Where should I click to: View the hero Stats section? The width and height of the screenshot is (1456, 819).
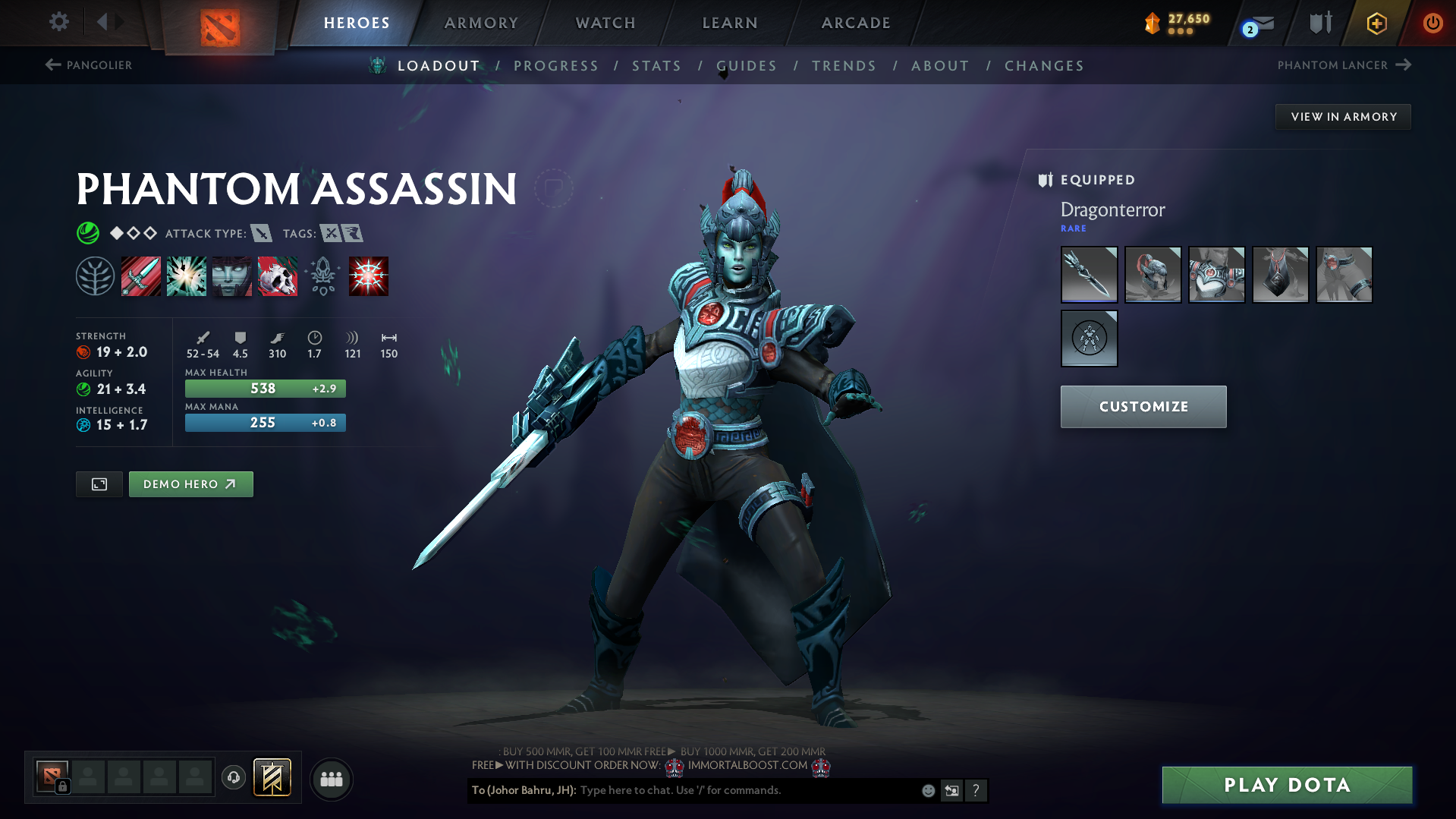[656, 66]
